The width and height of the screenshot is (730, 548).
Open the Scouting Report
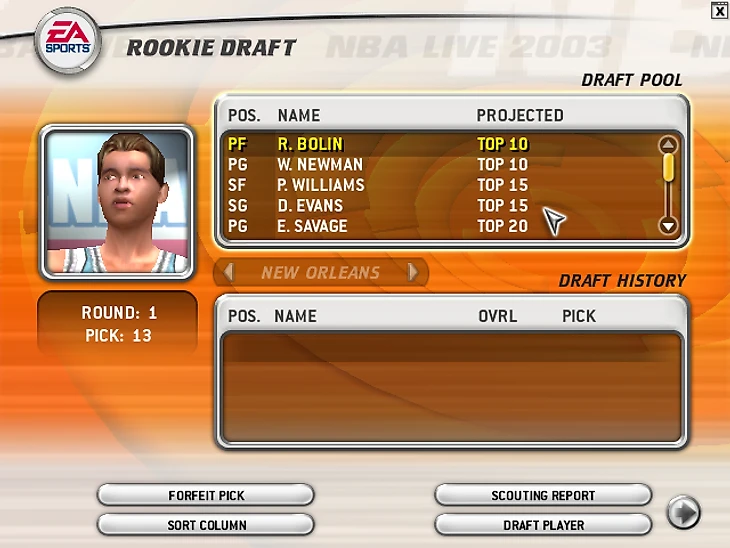(x=543, y=495)
